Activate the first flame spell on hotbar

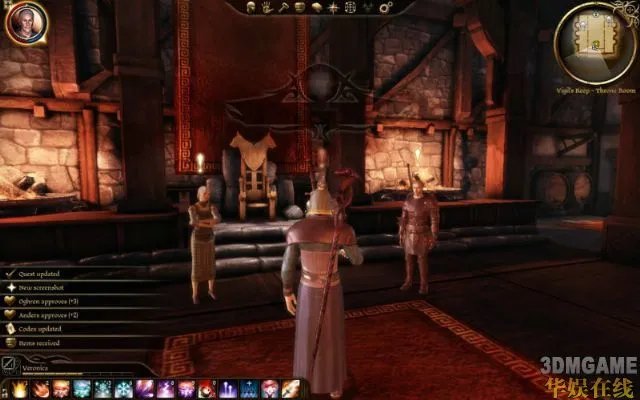pos(20,389)
